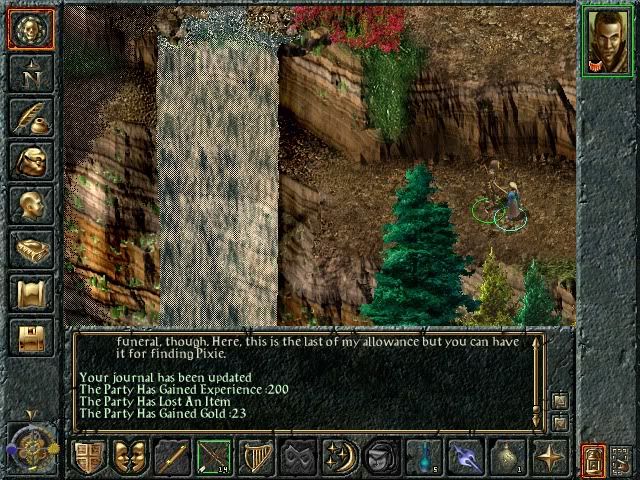Open spell casting with the moon and stars button
Screen dimensions: 640x480
[340, 458]
